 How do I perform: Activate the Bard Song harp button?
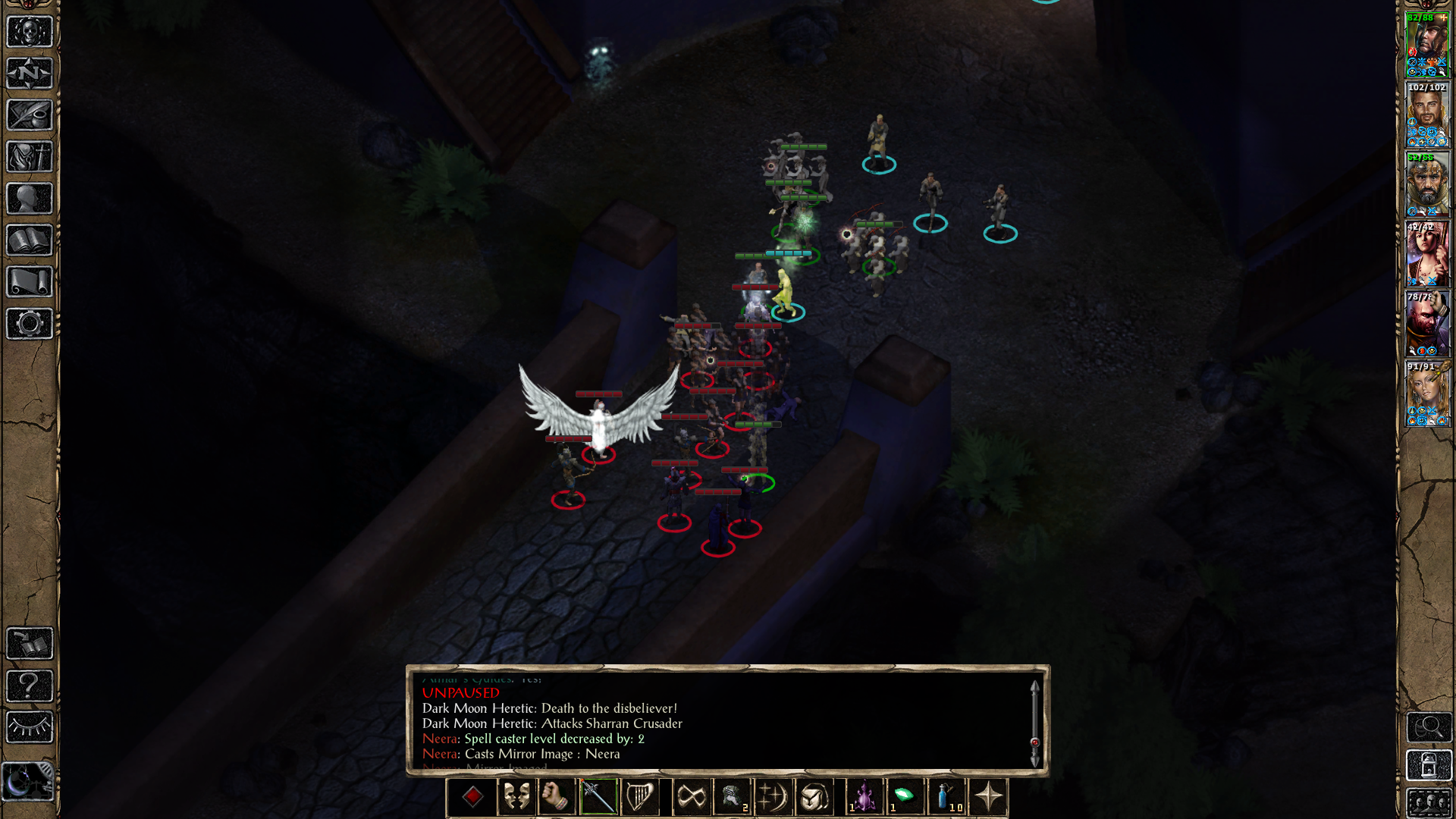point(639,797)
